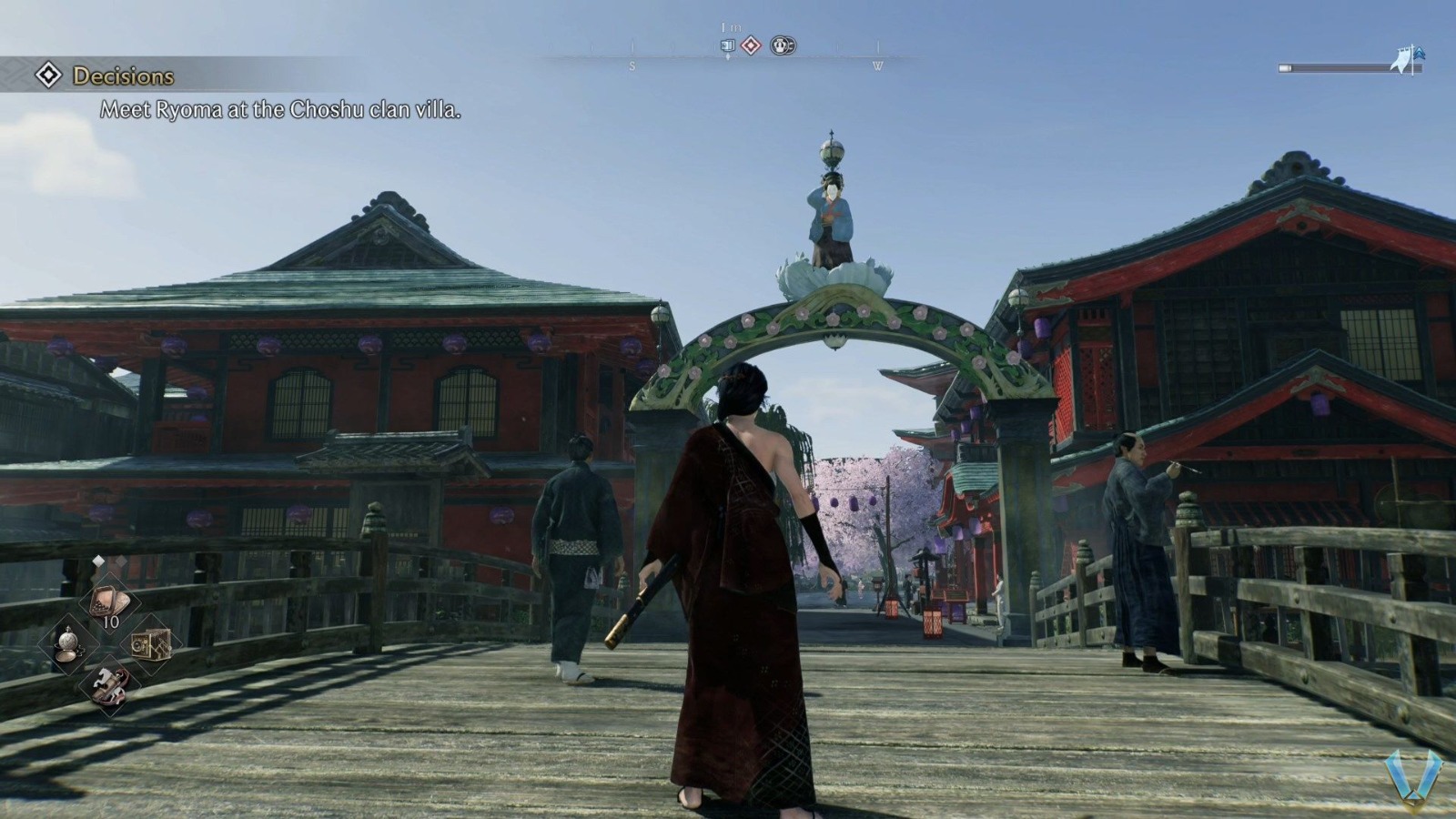The width and height of the screenshot is (1456, 819).
Task: Click the toy horse item icon
Action: coord(110,688)
